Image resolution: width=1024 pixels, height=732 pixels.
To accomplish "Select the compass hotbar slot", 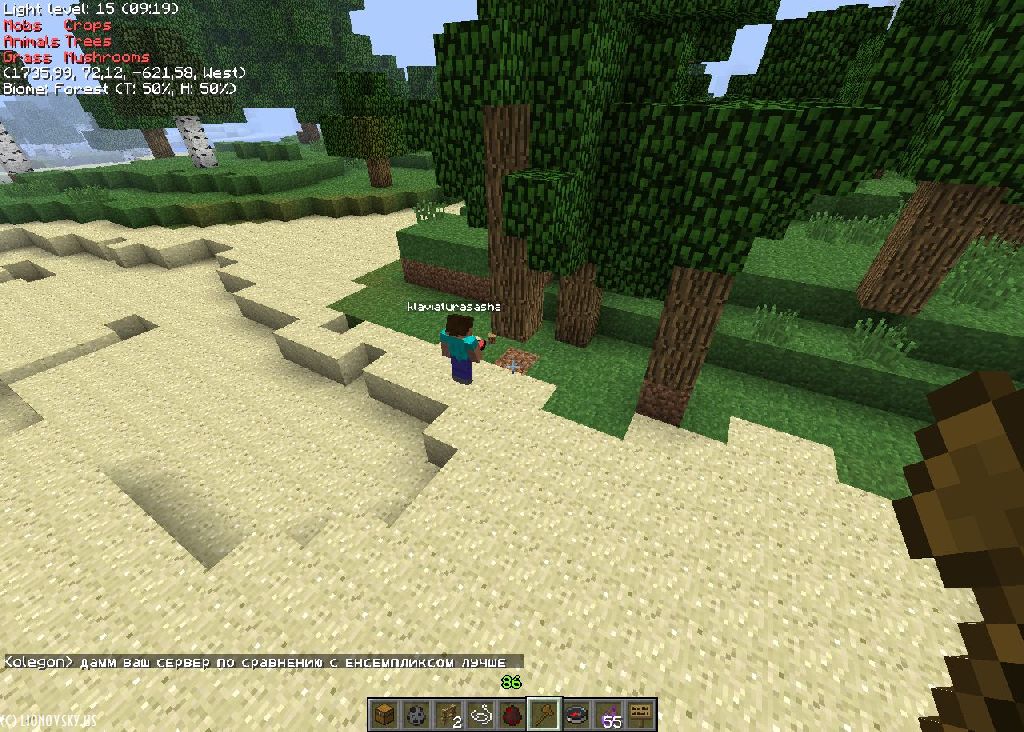I will tap(577, 714).
